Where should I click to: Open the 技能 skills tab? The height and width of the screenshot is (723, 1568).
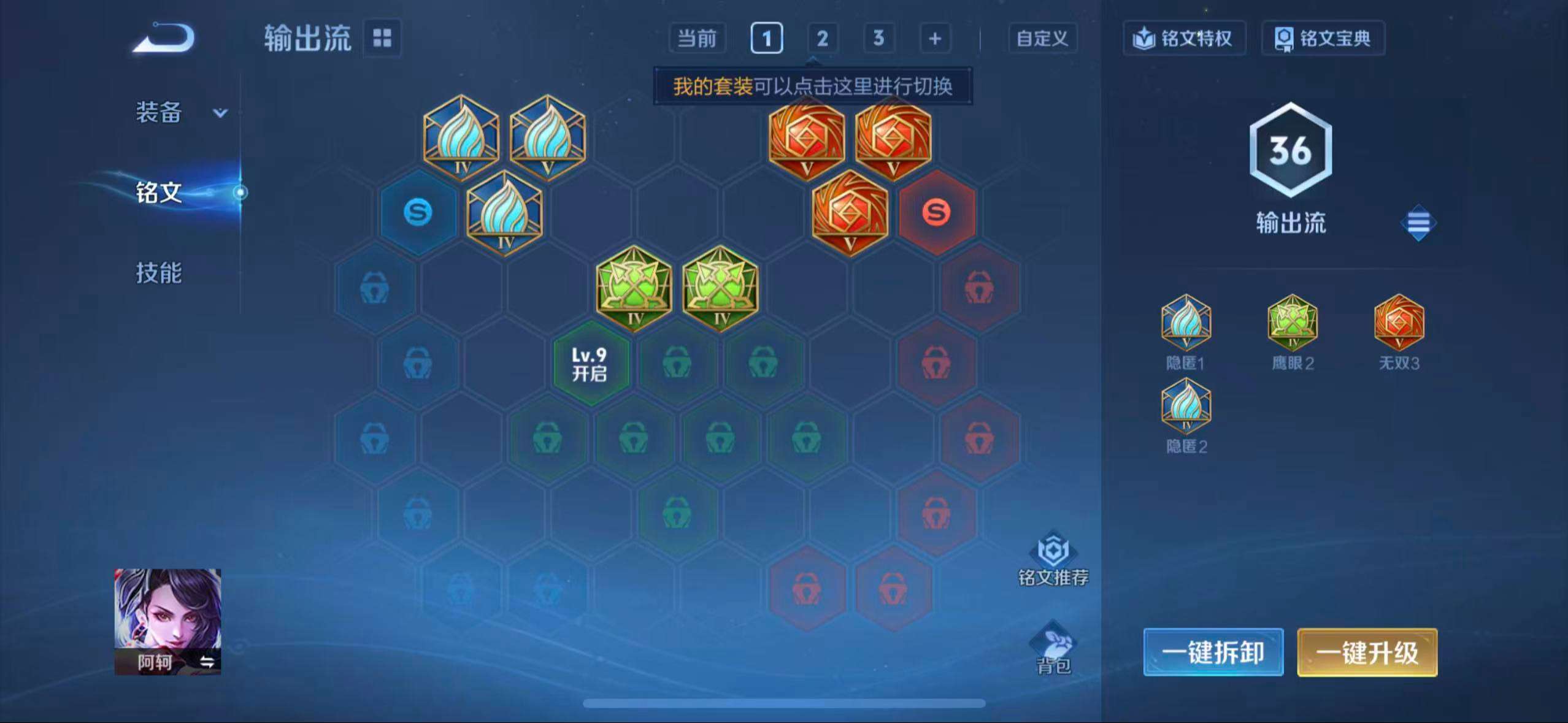(158, 275)
